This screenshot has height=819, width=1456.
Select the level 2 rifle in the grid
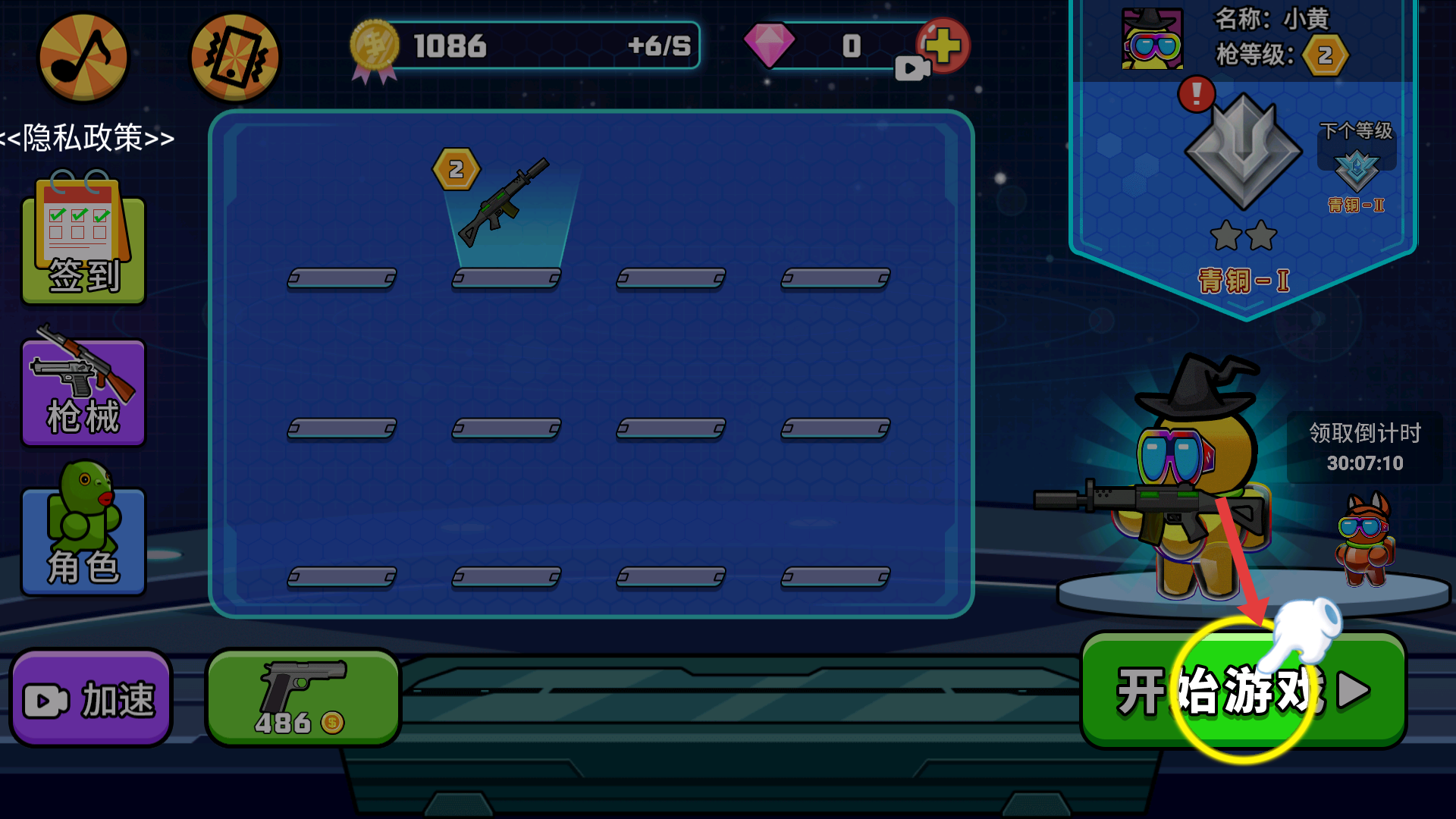(504, 205)
